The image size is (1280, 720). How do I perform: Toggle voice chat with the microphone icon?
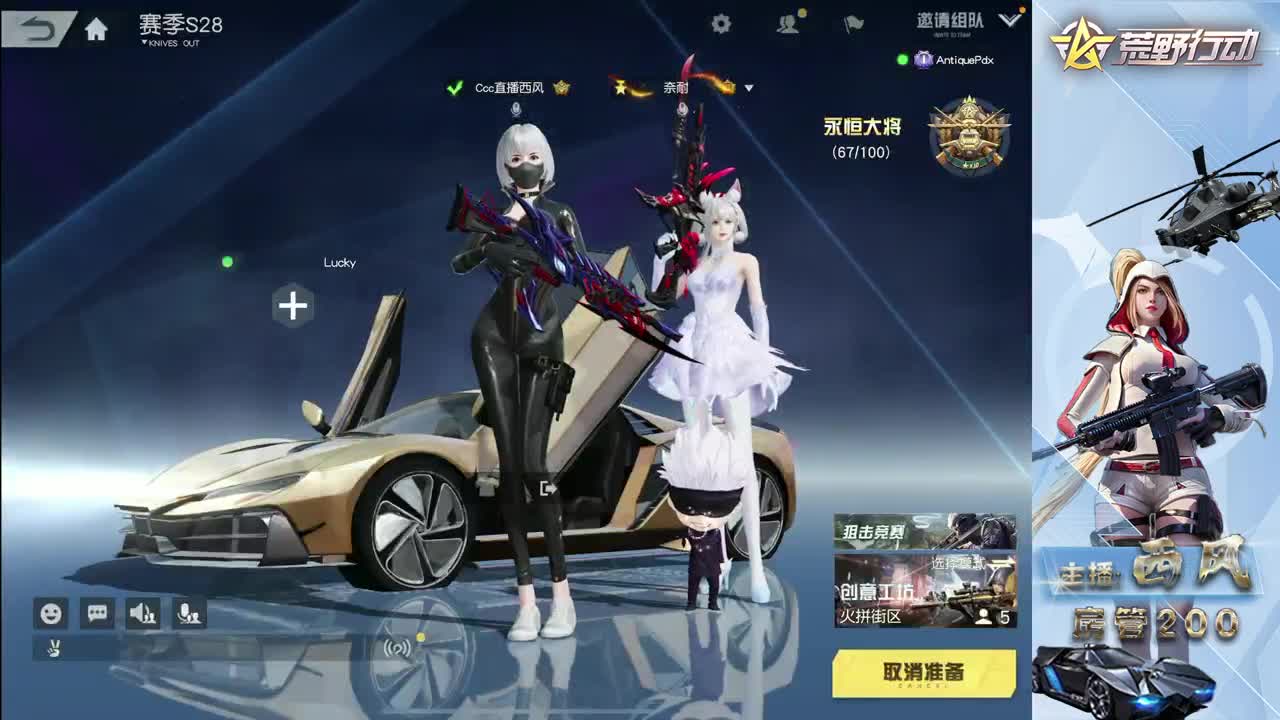click(191, 613)
